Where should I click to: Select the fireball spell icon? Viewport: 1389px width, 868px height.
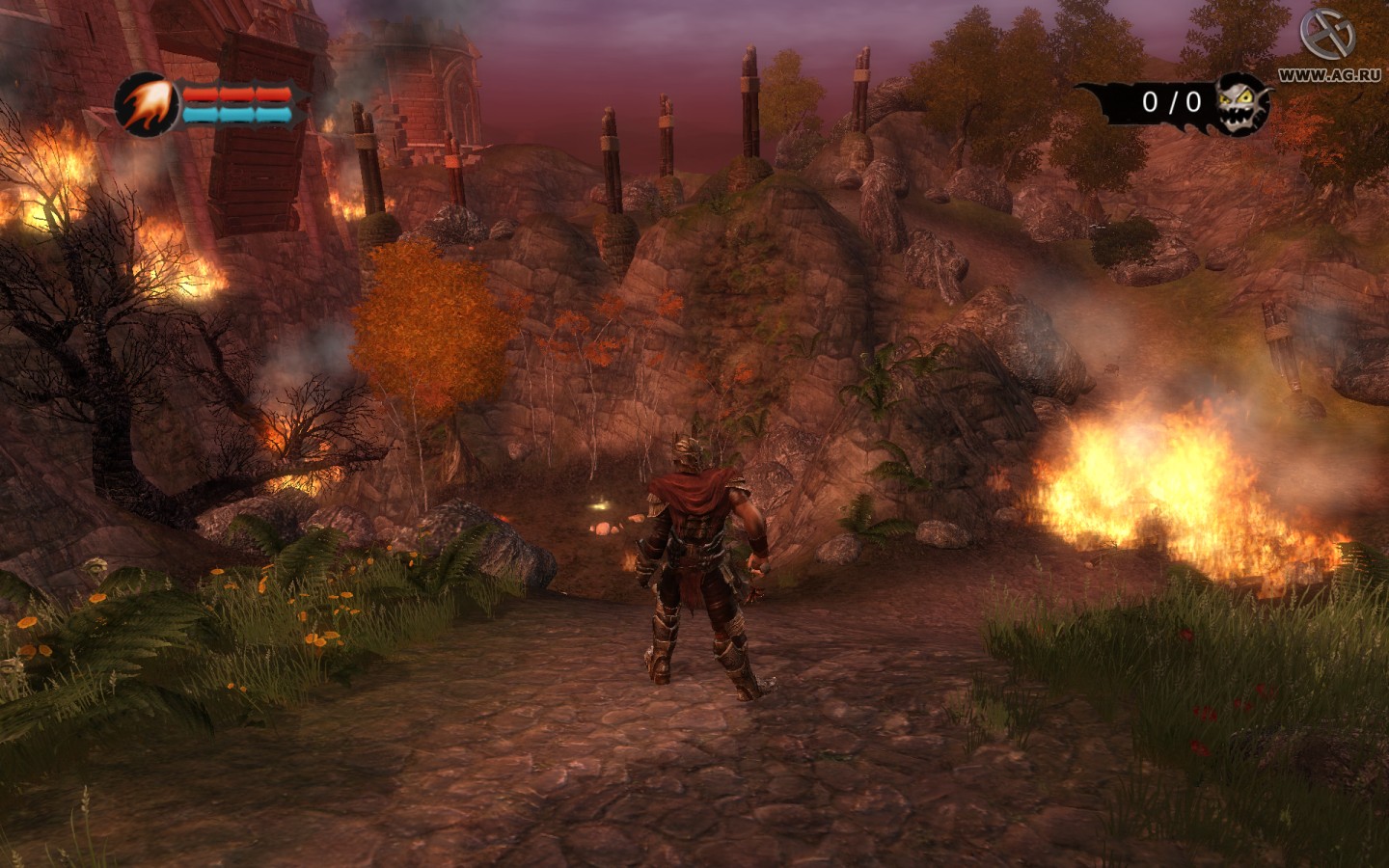pyautogui.click(x=147, y=102)
